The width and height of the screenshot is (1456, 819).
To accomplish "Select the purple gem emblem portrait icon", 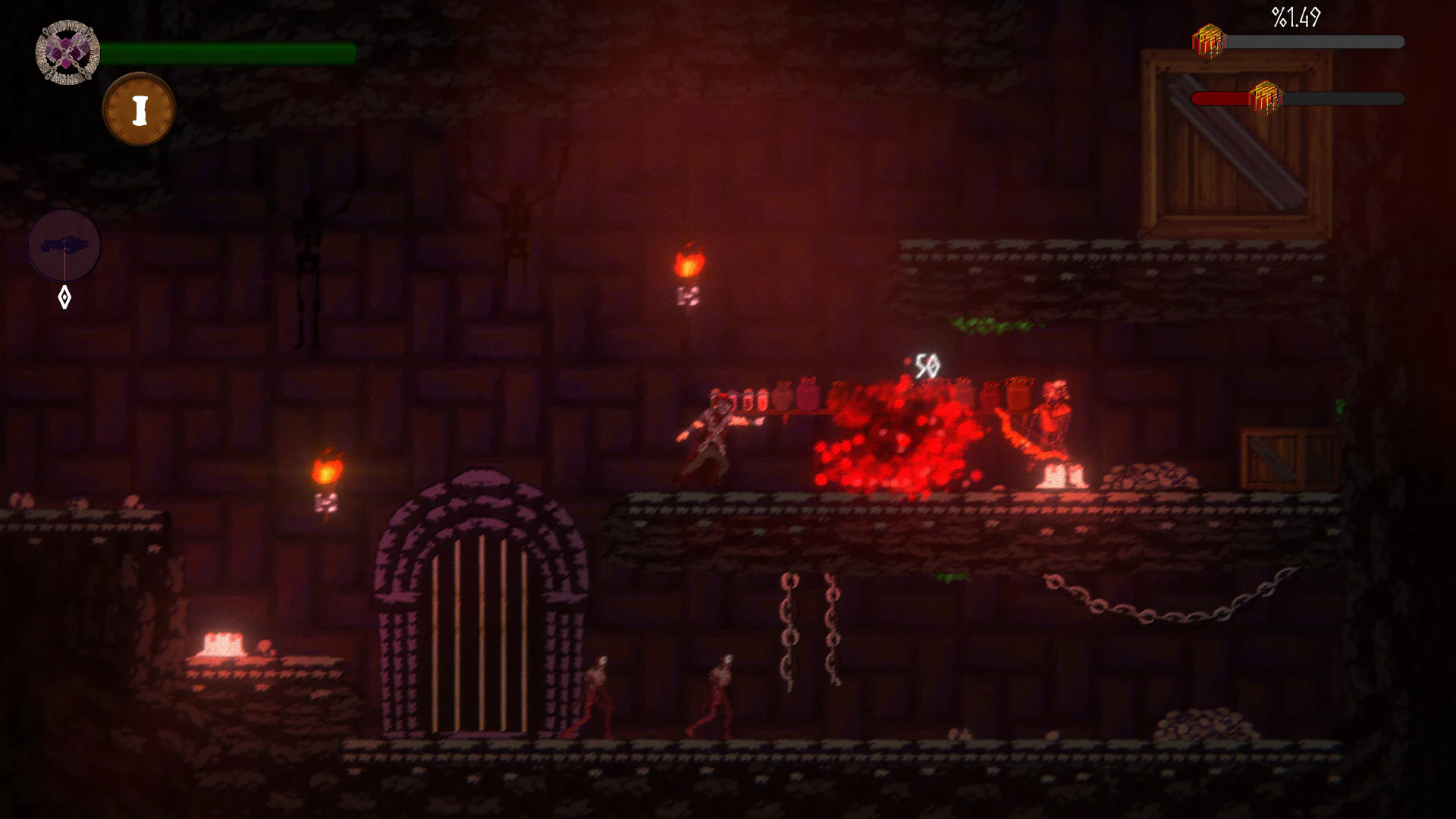I will coord(66,51).
